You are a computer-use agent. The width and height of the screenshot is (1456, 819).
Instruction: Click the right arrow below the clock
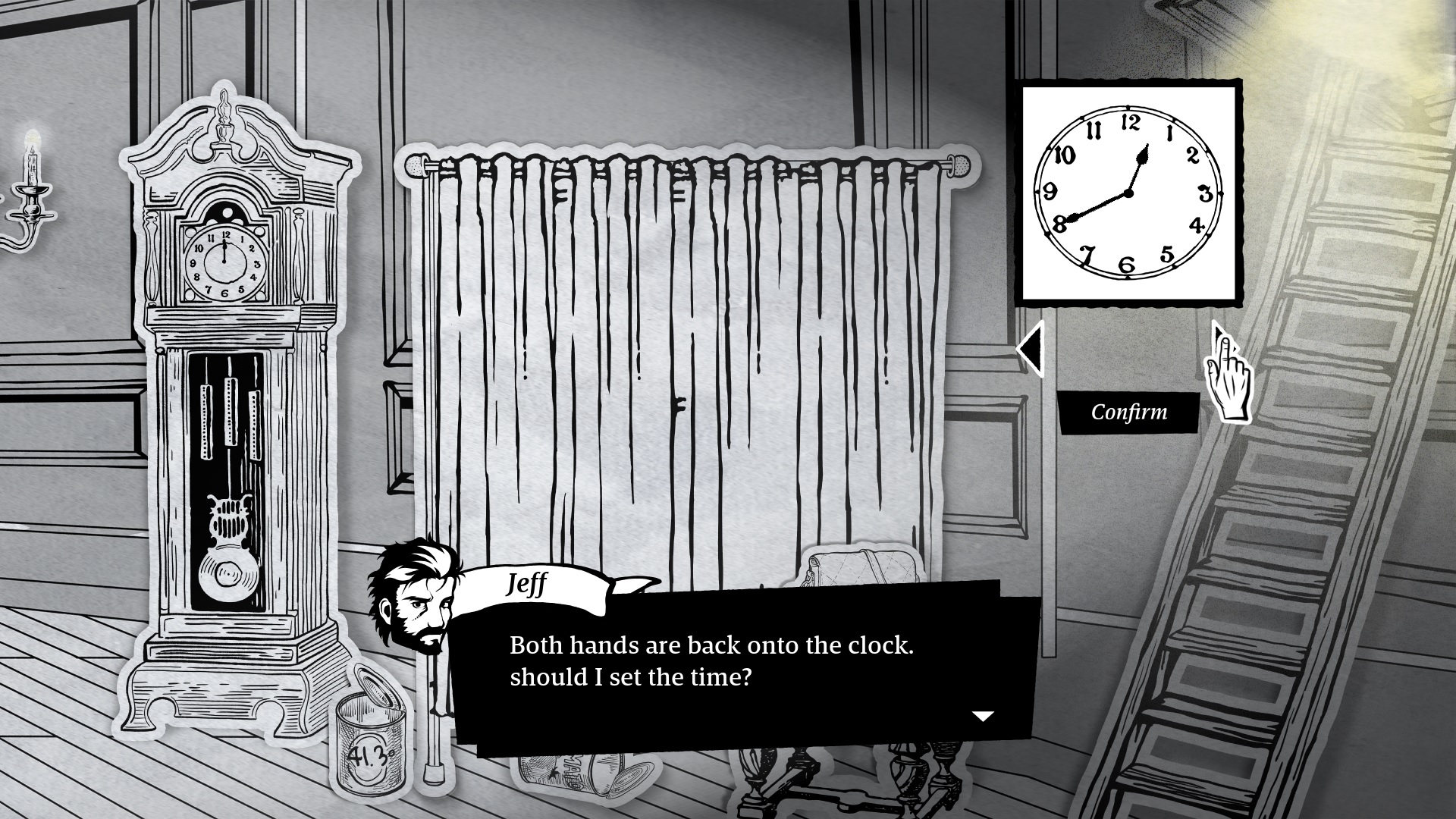click(x=1220, y=339)
